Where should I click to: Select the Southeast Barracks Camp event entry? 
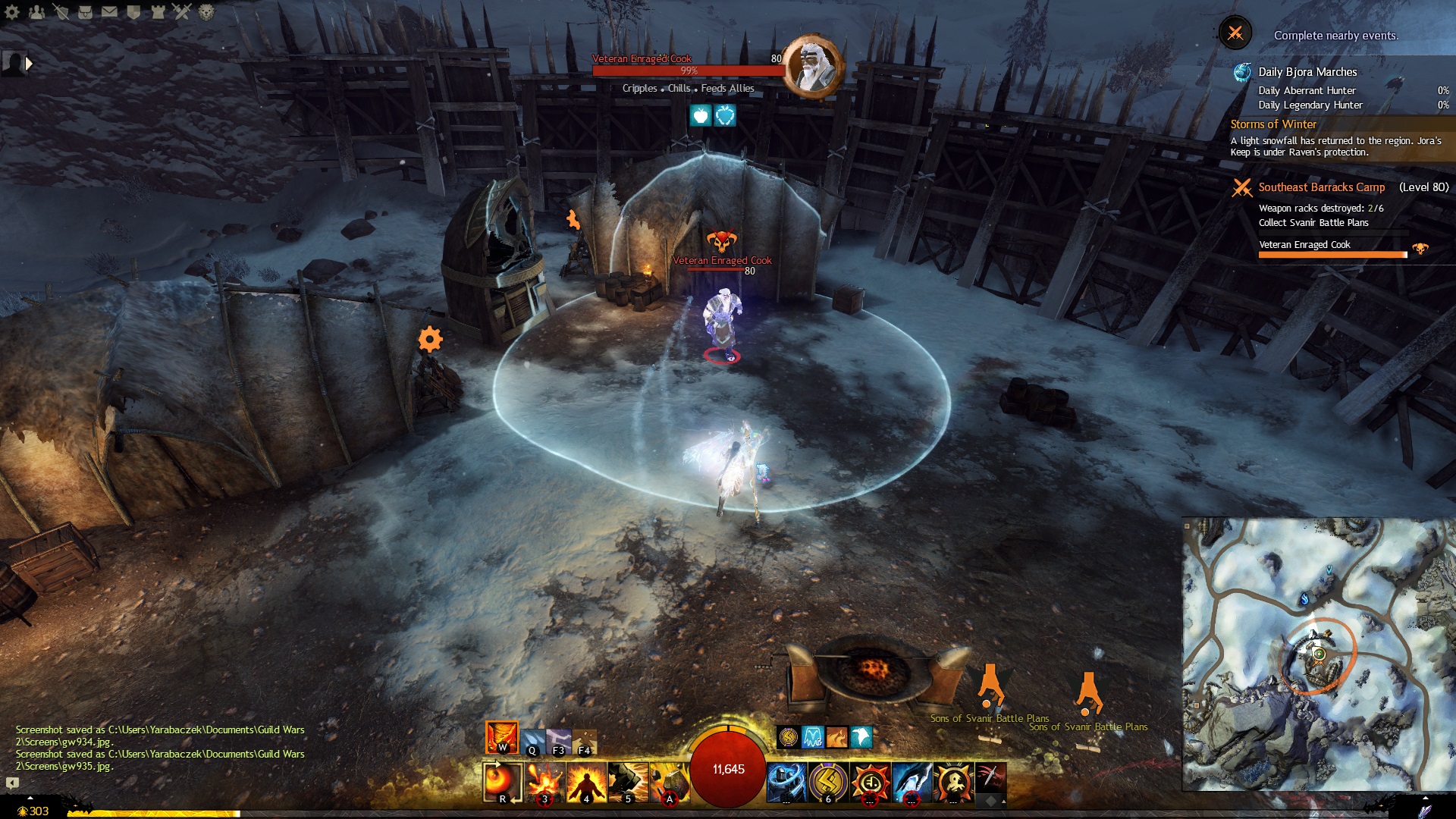(x=1321, y=187)
